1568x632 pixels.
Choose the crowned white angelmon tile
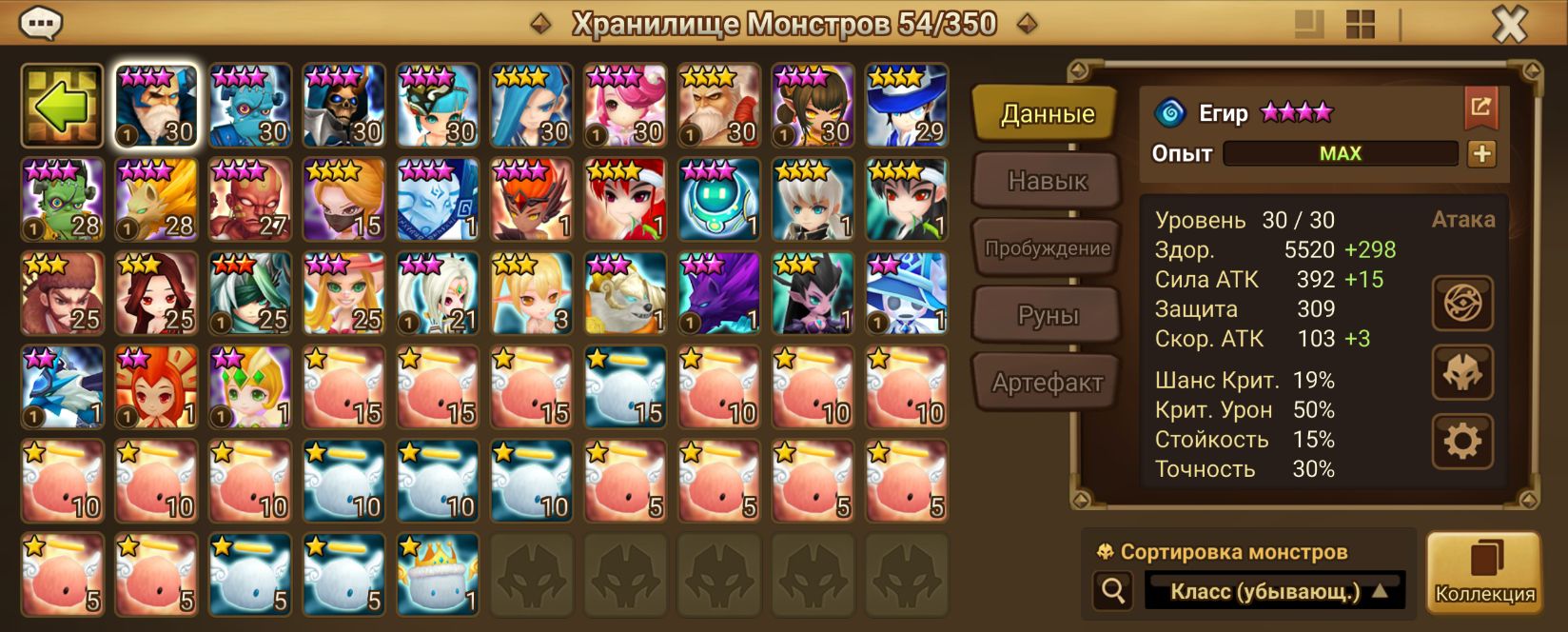[438, 575]
